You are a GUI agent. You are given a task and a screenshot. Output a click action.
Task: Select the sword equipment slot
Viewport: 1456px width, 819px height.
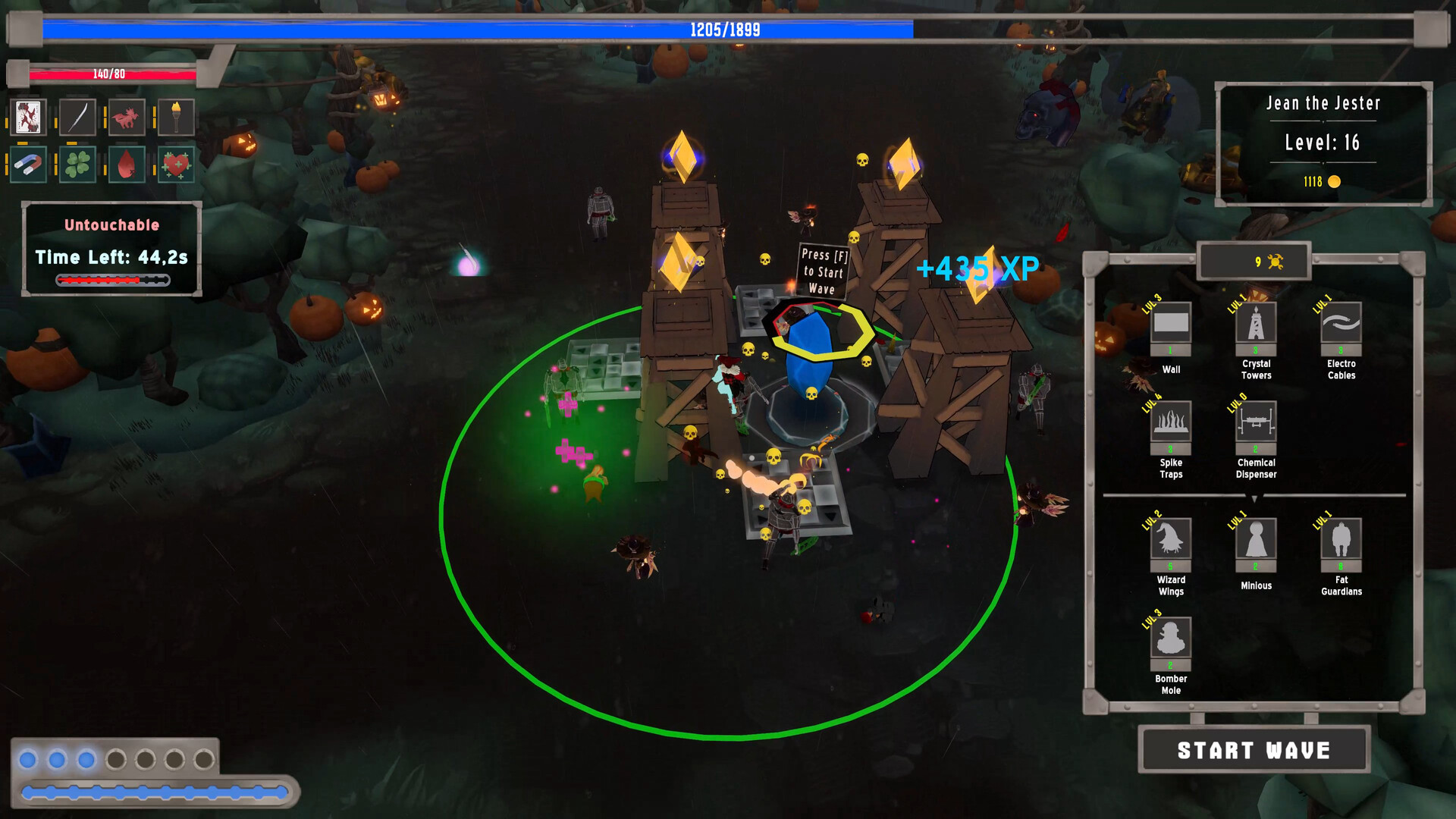click(77, 118)
